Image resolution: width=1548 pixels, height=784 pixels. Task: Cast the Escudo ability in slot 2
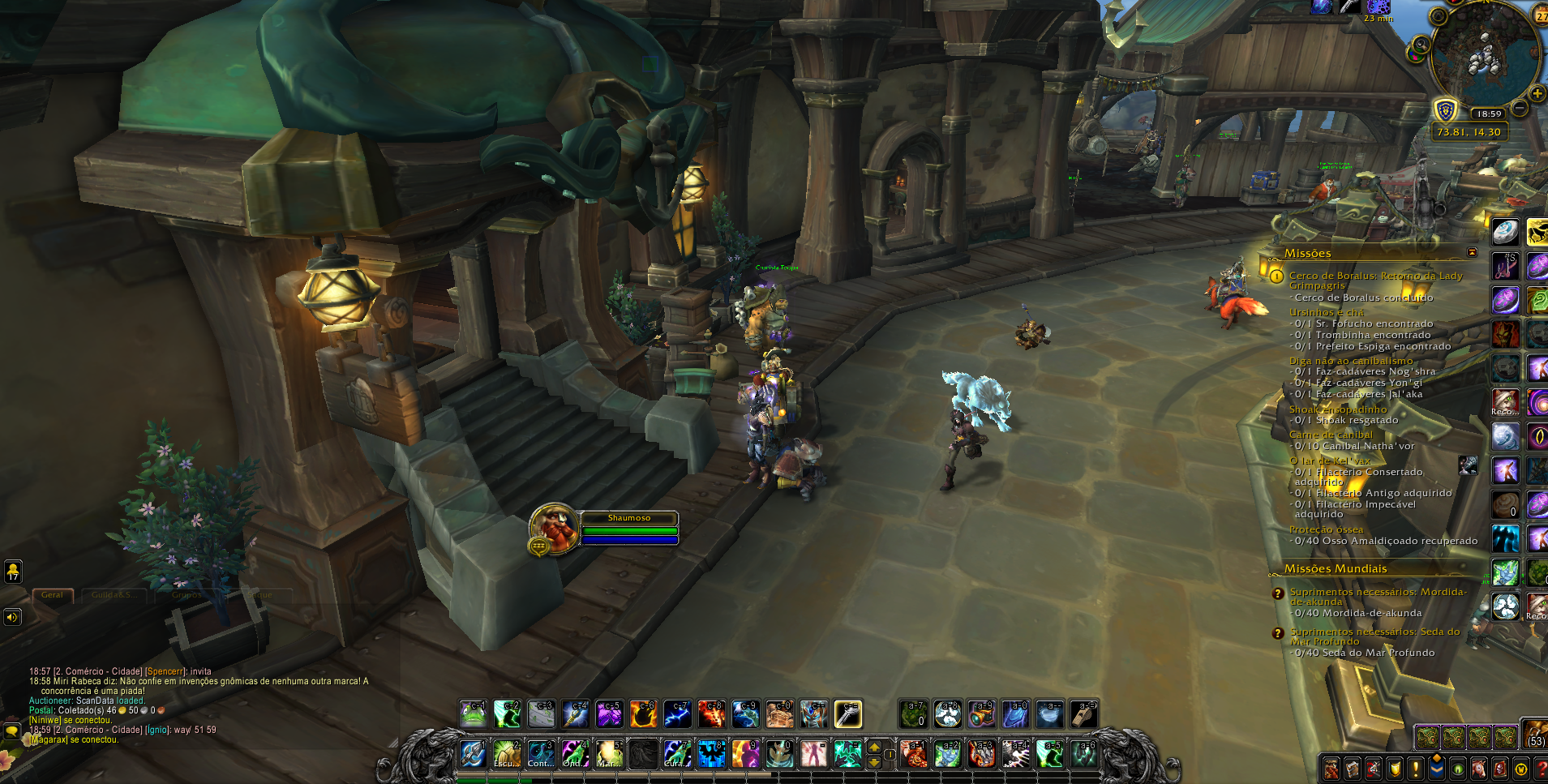click(507, 754)
